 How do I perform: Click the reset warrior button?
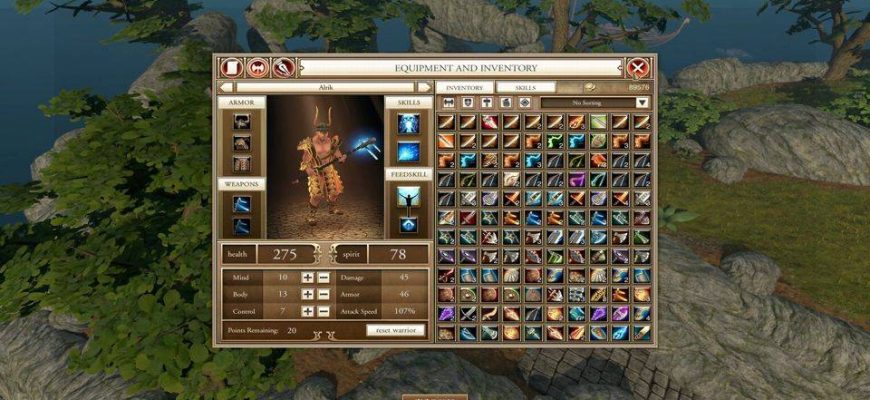[395, 330]
